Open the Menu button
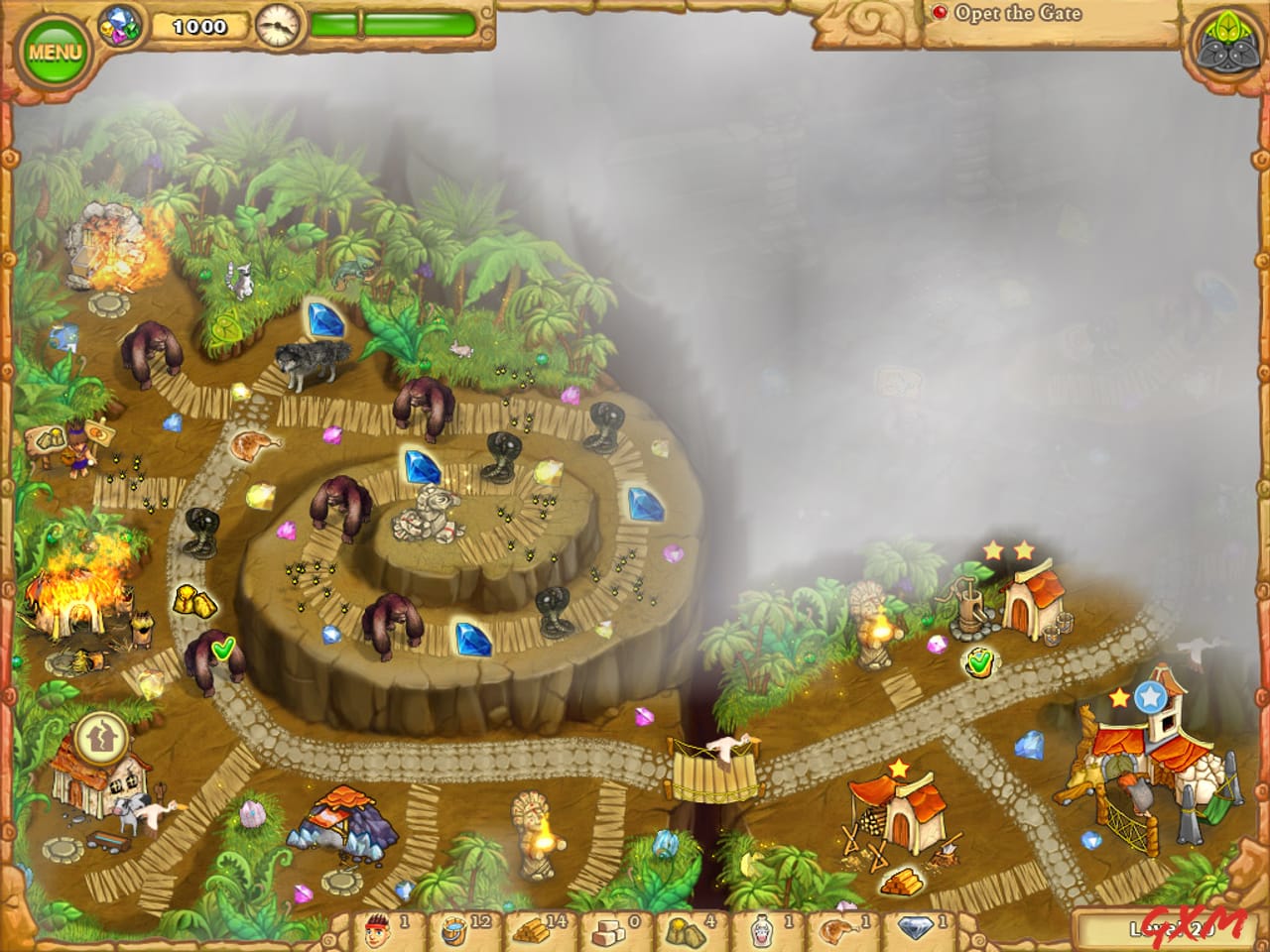 (57, 44)
